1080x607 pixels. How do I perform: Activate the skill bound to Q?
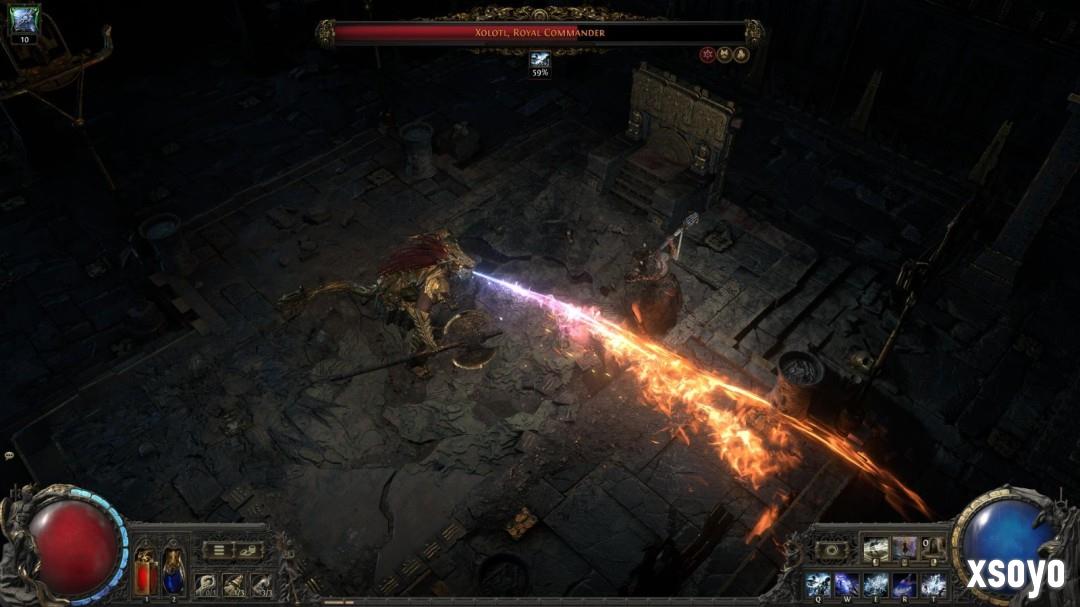click(817, 583)
